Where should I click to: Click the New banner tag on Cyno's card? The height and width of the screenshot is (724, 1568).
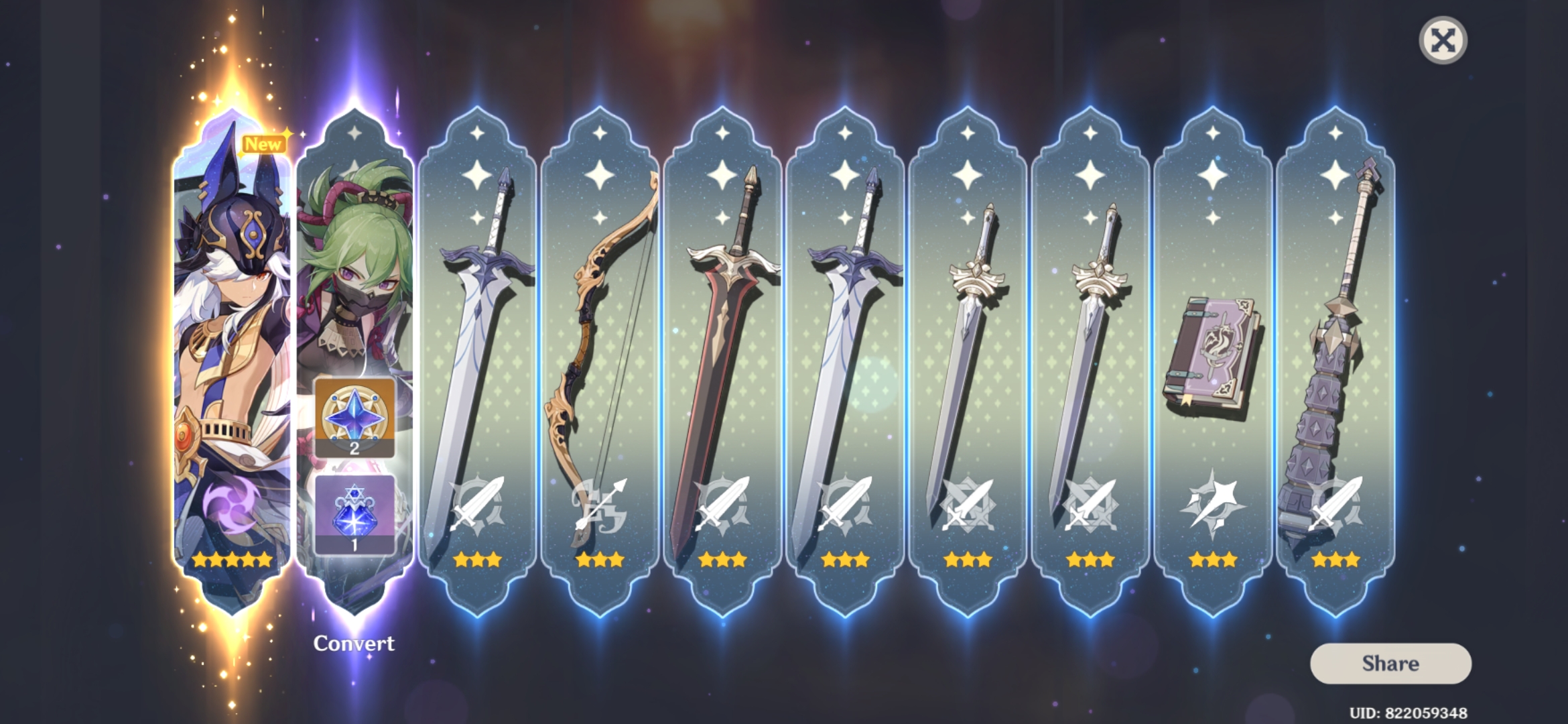(265, 142)
